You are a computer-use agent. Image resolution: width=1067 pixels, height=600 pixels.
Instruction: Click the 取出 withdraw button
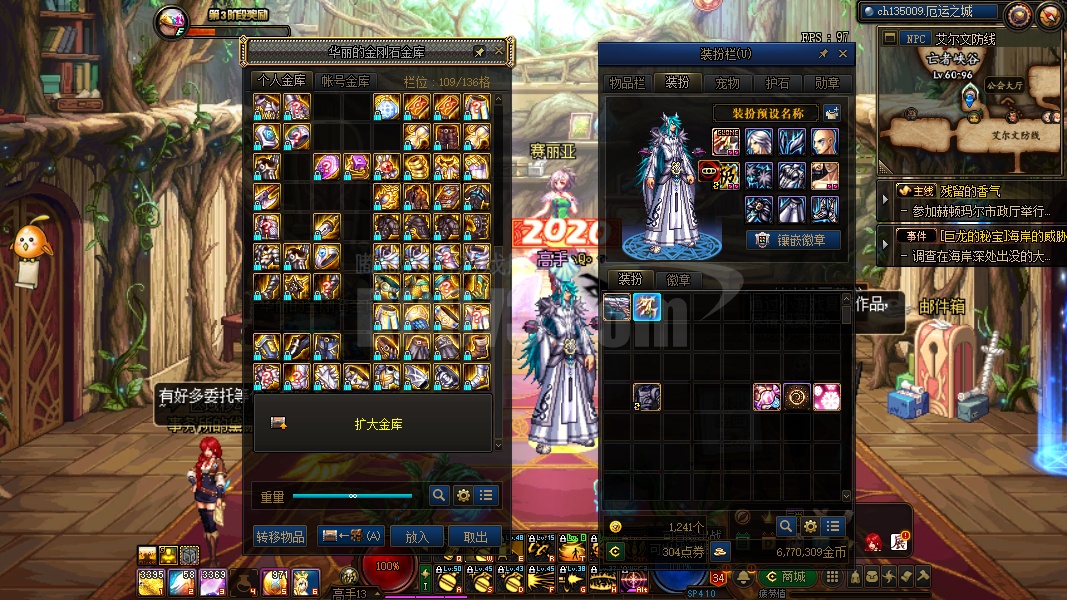[475, 536]
